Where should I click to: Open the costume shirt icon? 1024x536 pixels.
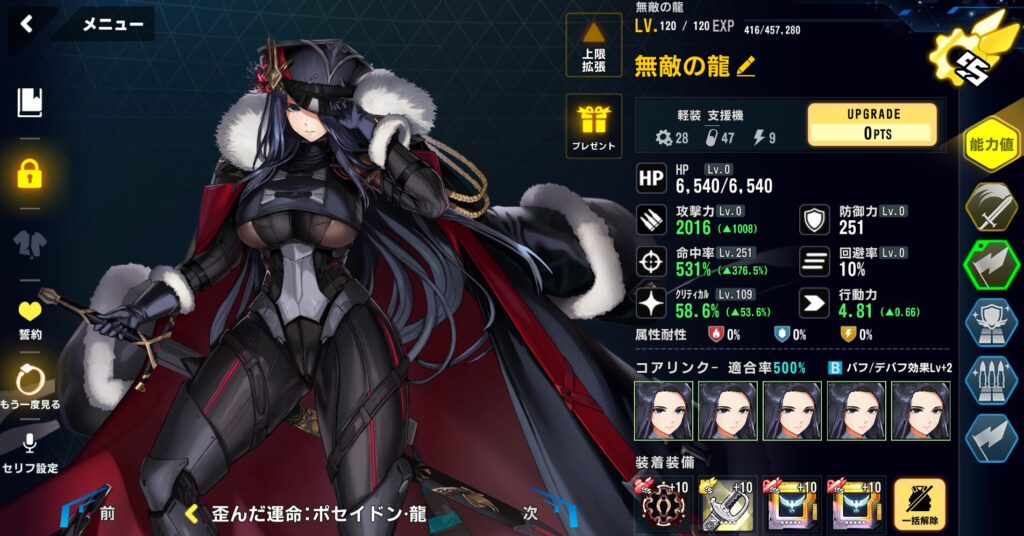30,243
